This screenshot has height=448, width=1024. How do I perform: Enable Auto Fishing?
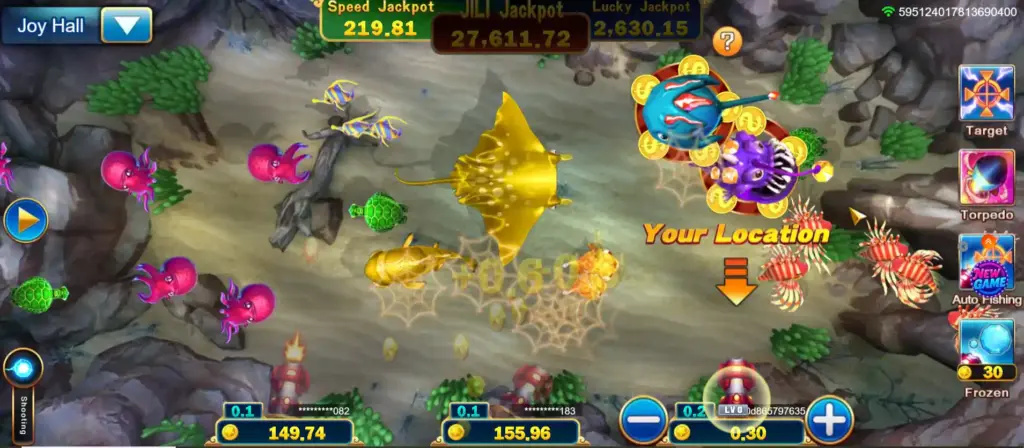tap(986, 263)
